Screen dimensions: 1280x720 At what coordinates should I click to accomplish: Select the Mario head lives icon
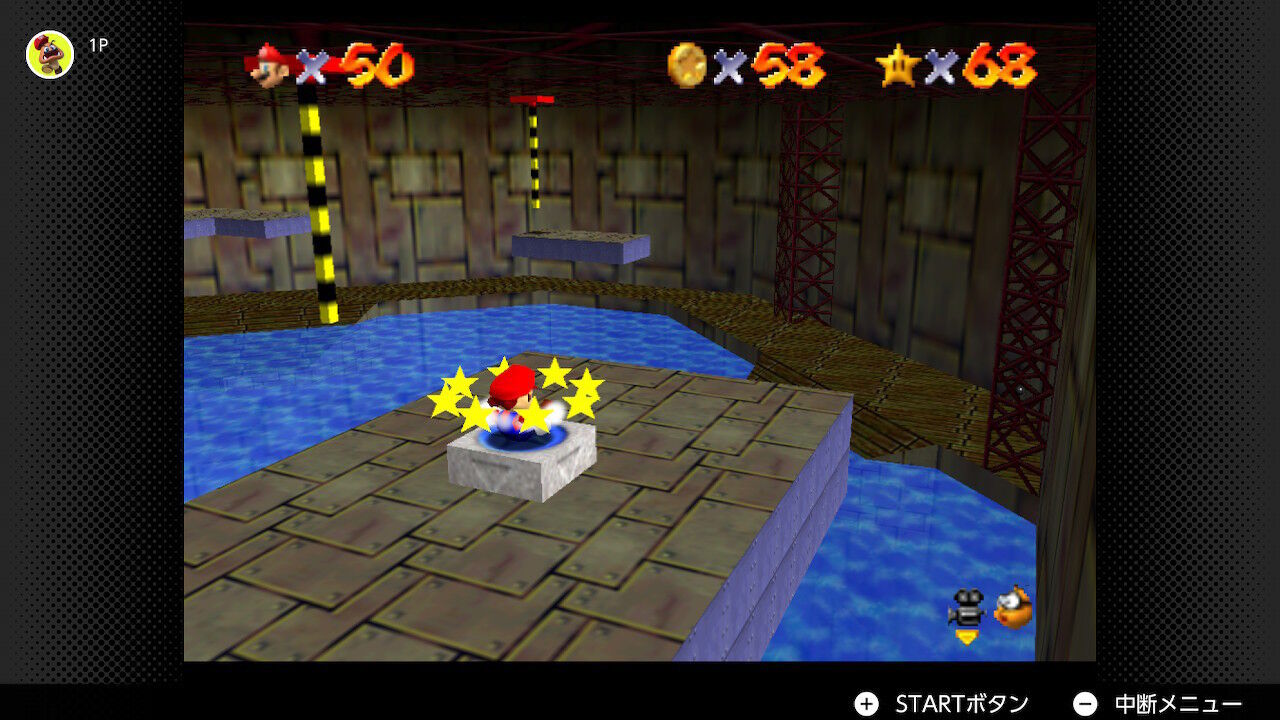(x=268, y=66)
